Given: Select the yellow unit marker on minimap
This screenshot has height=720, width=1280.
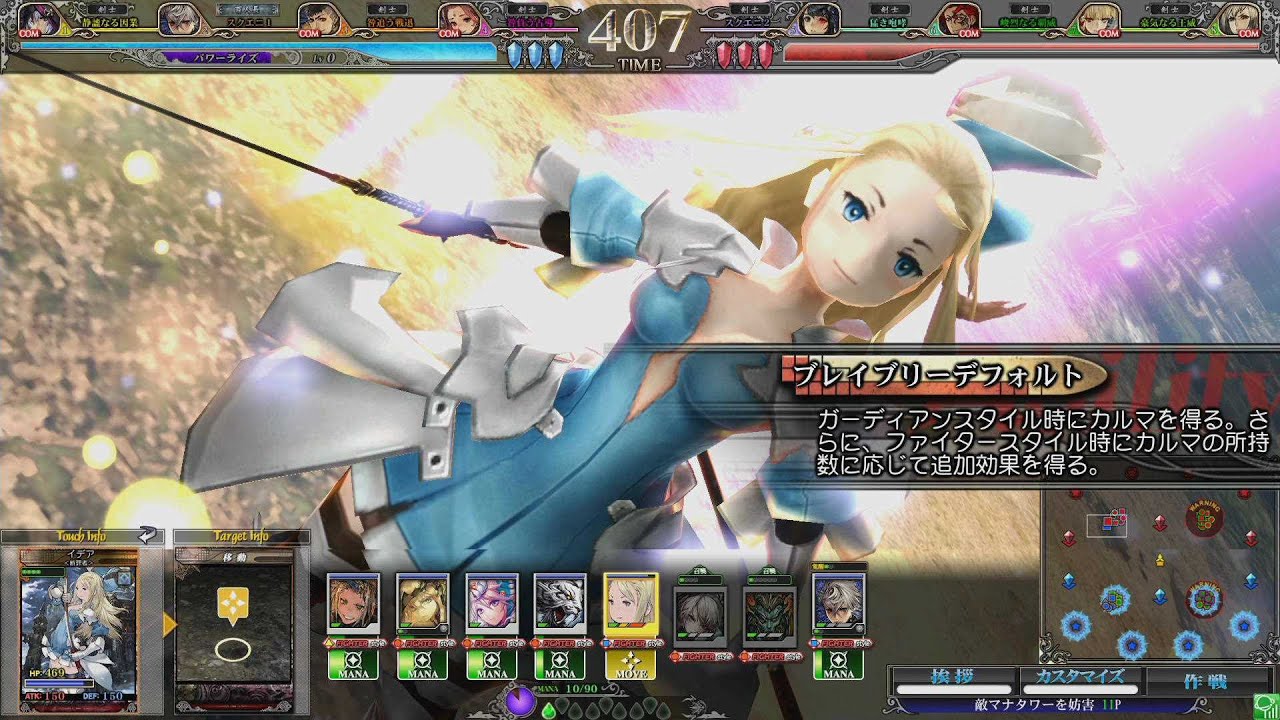Looking at the screenshot, I should (1159, 559).
